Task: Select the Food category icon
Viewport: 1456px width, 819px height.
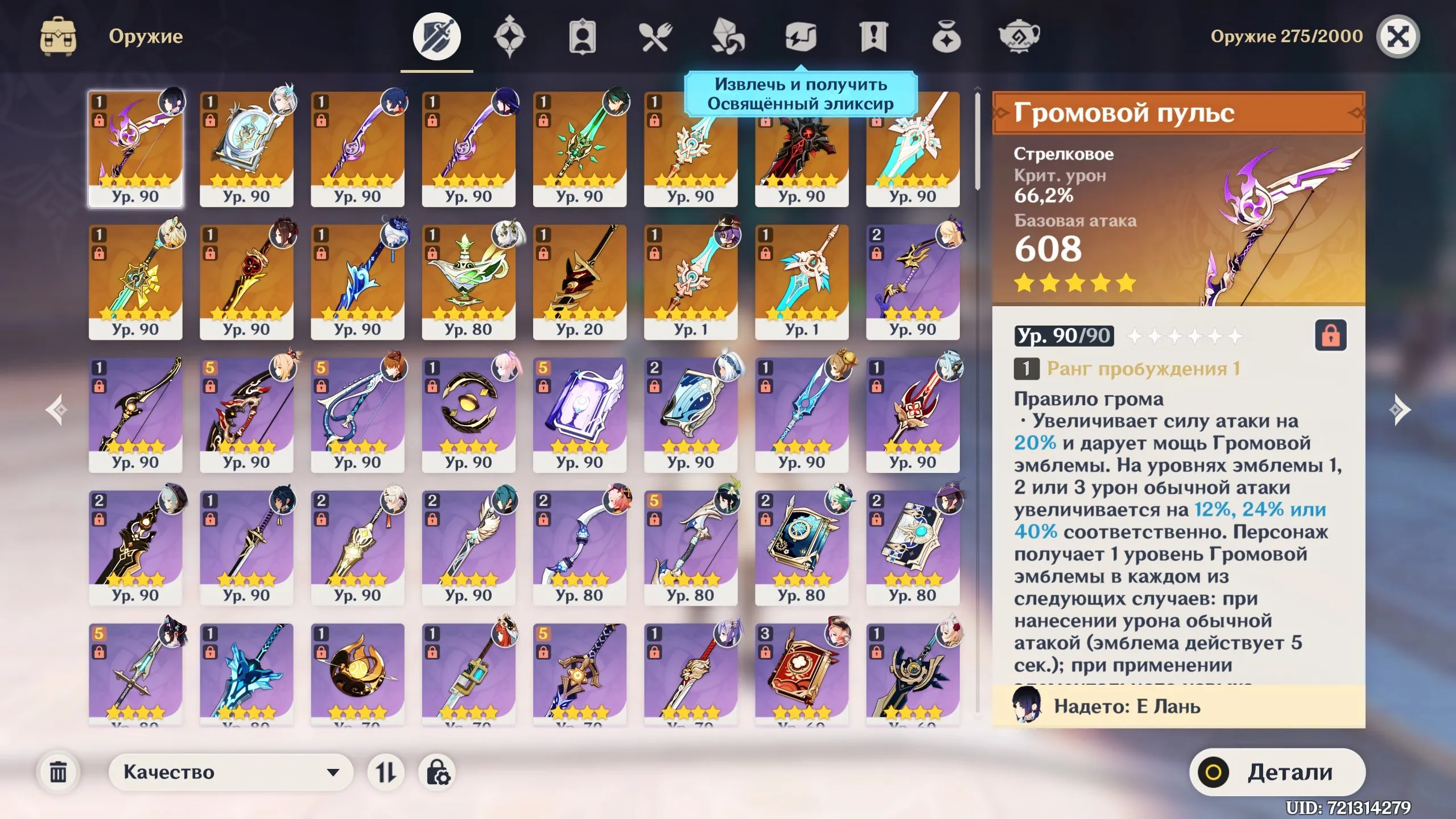Action: [657, 38]
